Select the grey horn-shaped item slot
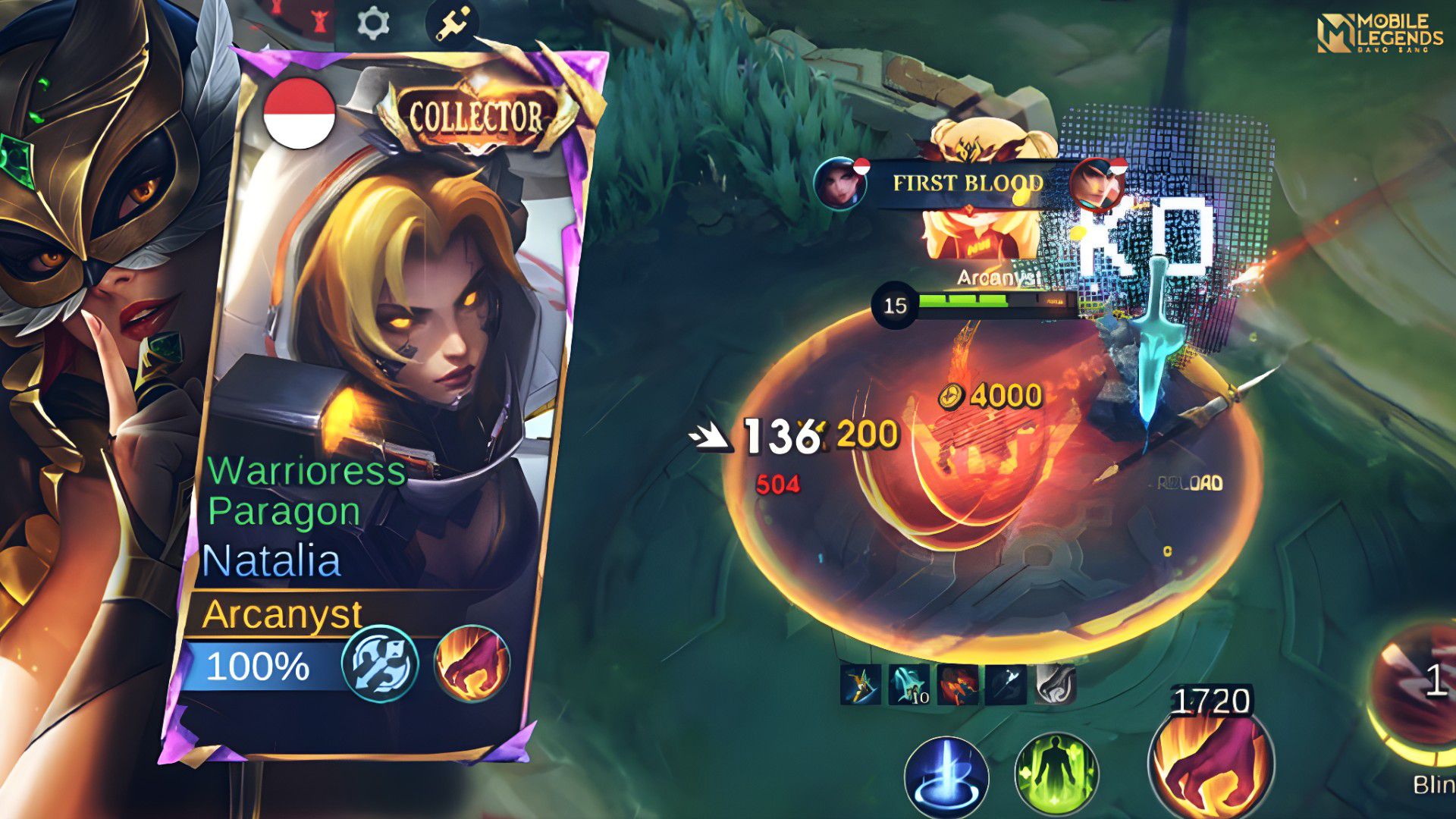 point(1055,685)
